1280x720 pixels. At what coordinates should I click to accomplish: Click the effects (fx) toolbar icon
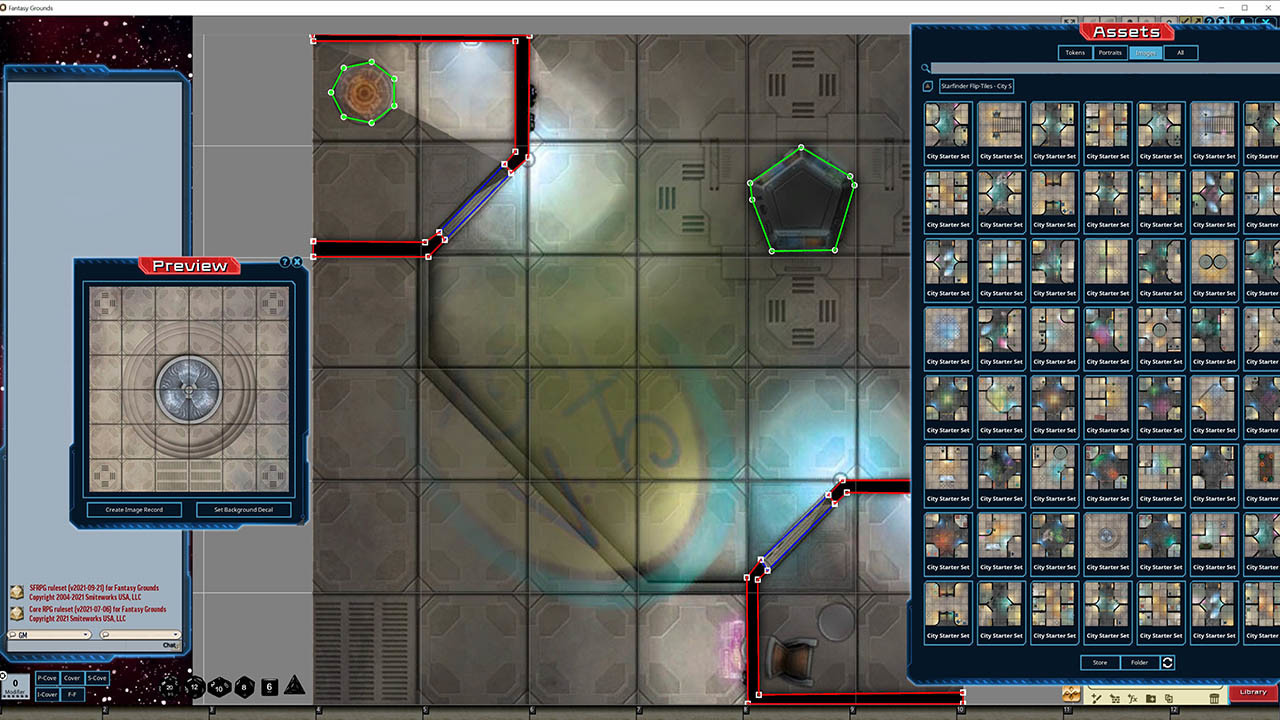pyautogui.click(x=1133, y=698)
